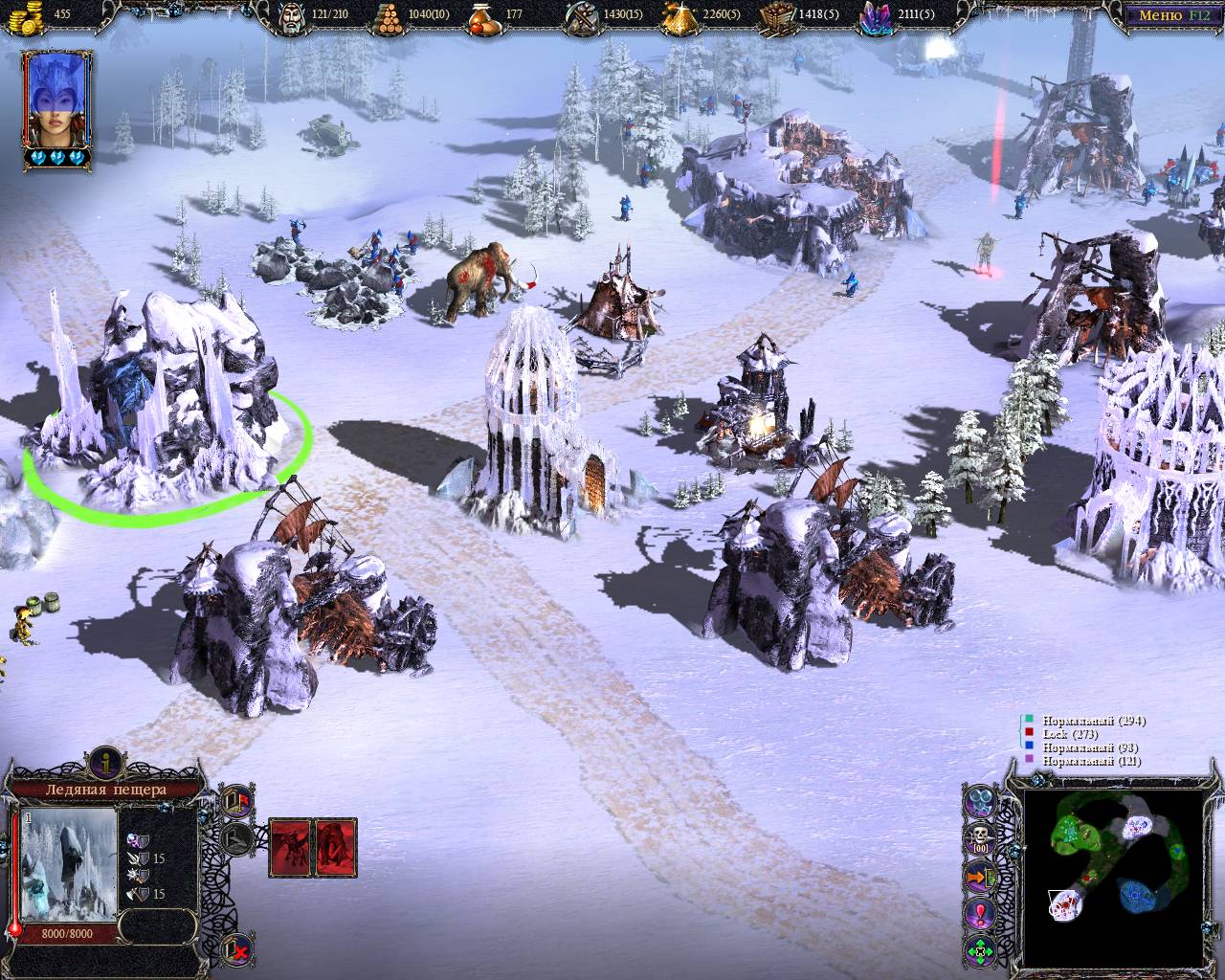Cancel with the red X door button
Viewport: 1225px width, 980px height.
236,950
